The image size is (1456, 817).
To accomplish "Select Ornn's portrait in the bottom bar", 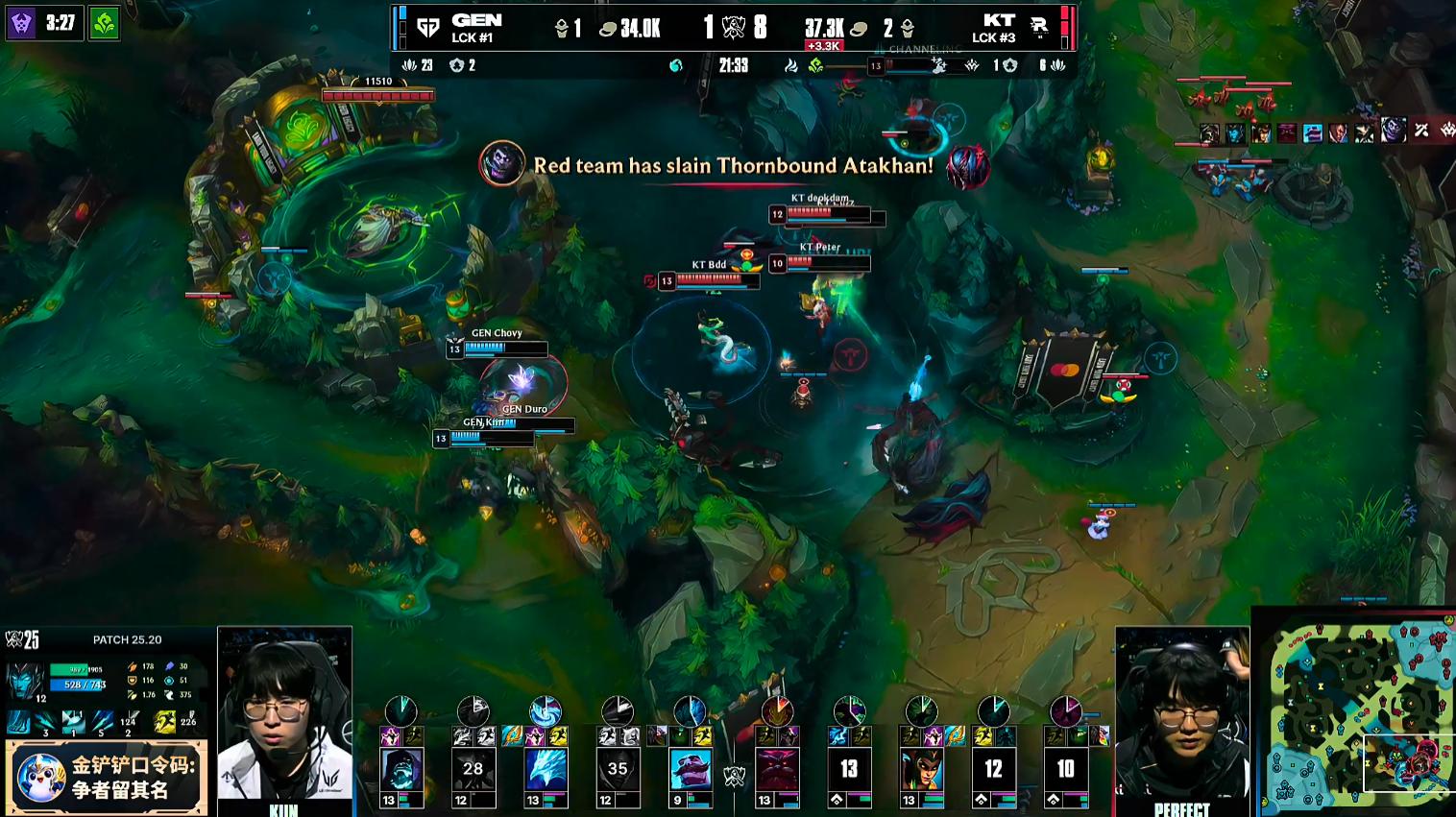I will pos(778,770).
